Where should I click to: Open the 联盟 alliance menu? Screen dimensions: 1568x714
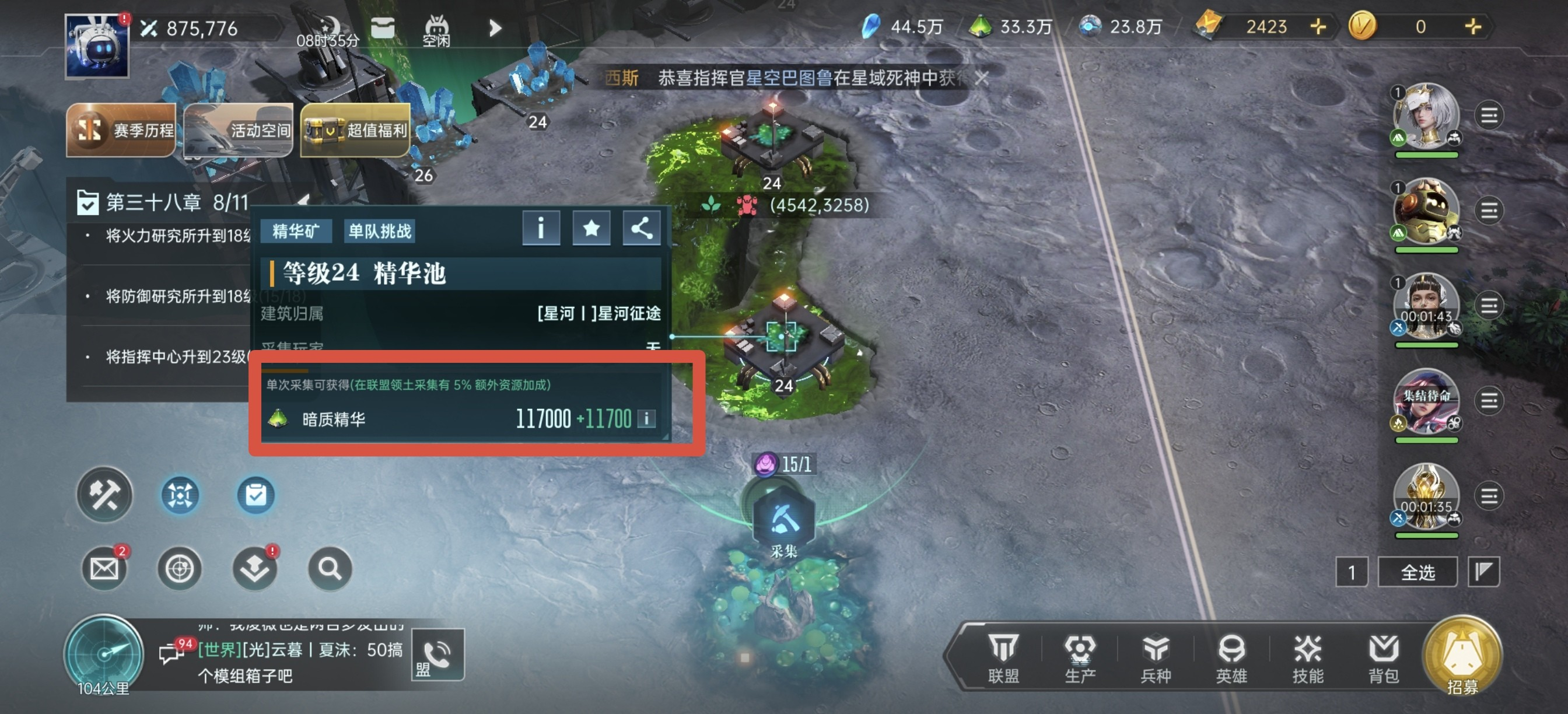coord(1003,657)
